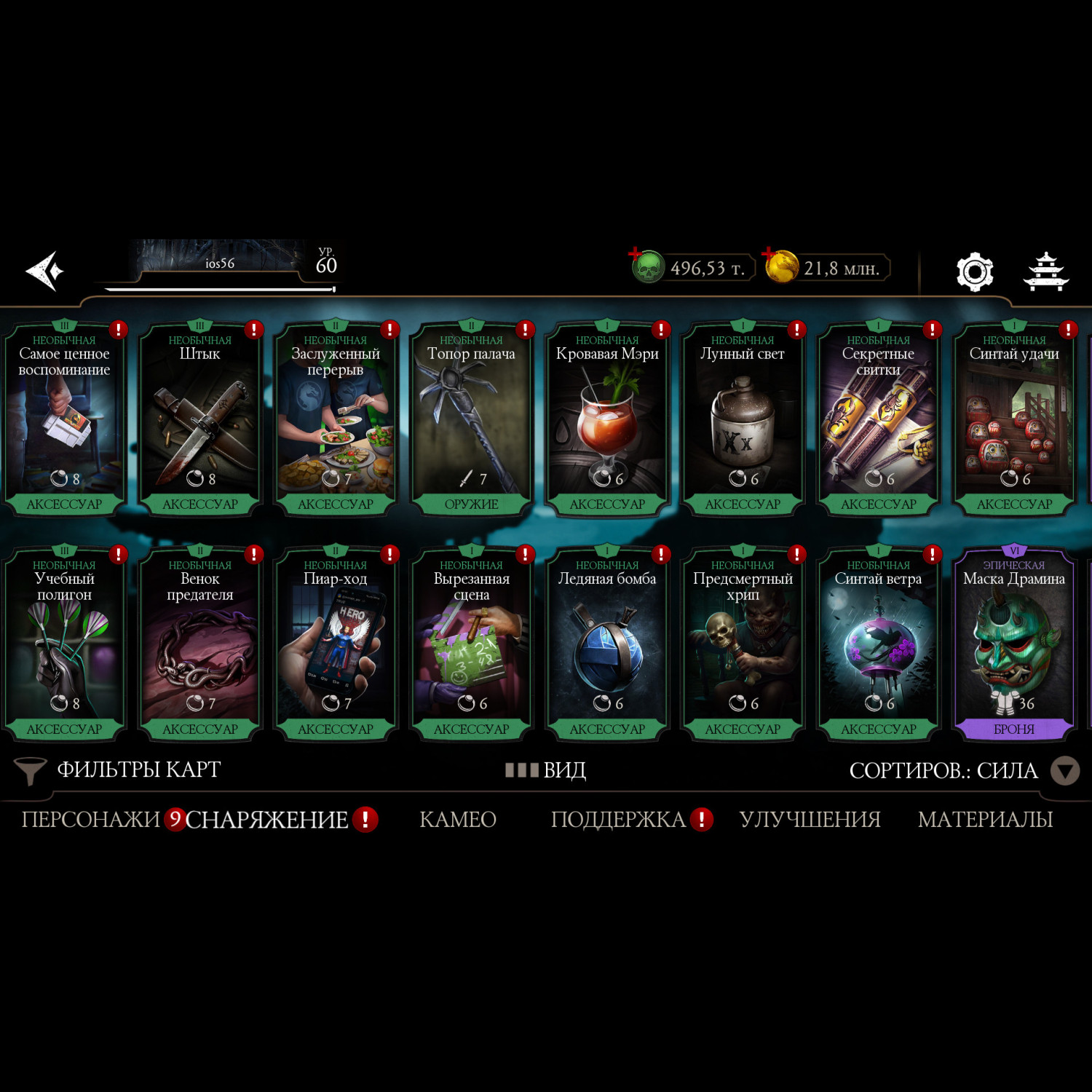1092x1092 pixels.
Task: Open the gear settings menu
Action: (974, 272)
